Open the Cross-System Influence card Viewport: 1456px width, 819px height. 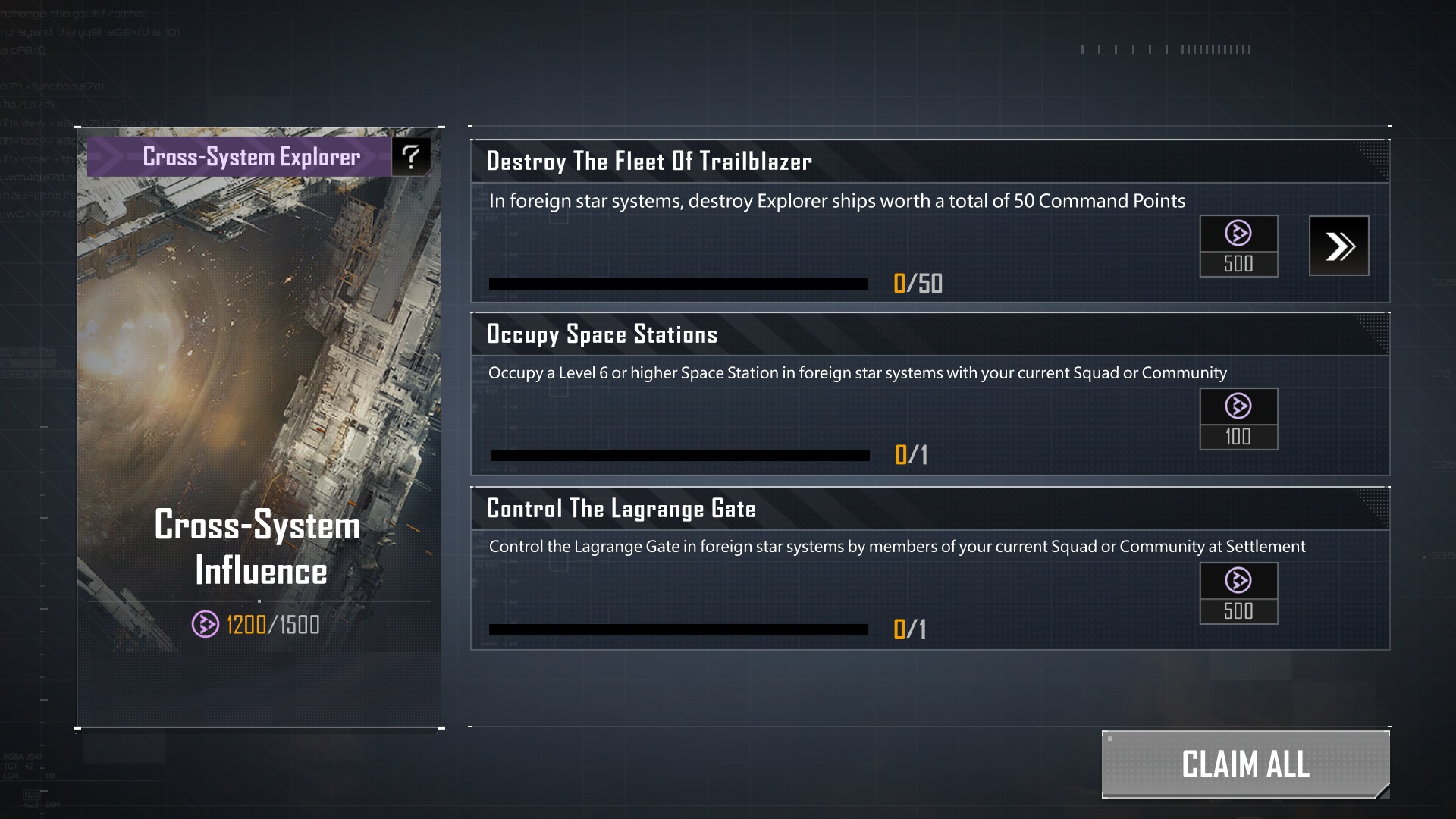click(x=259, y=425)
